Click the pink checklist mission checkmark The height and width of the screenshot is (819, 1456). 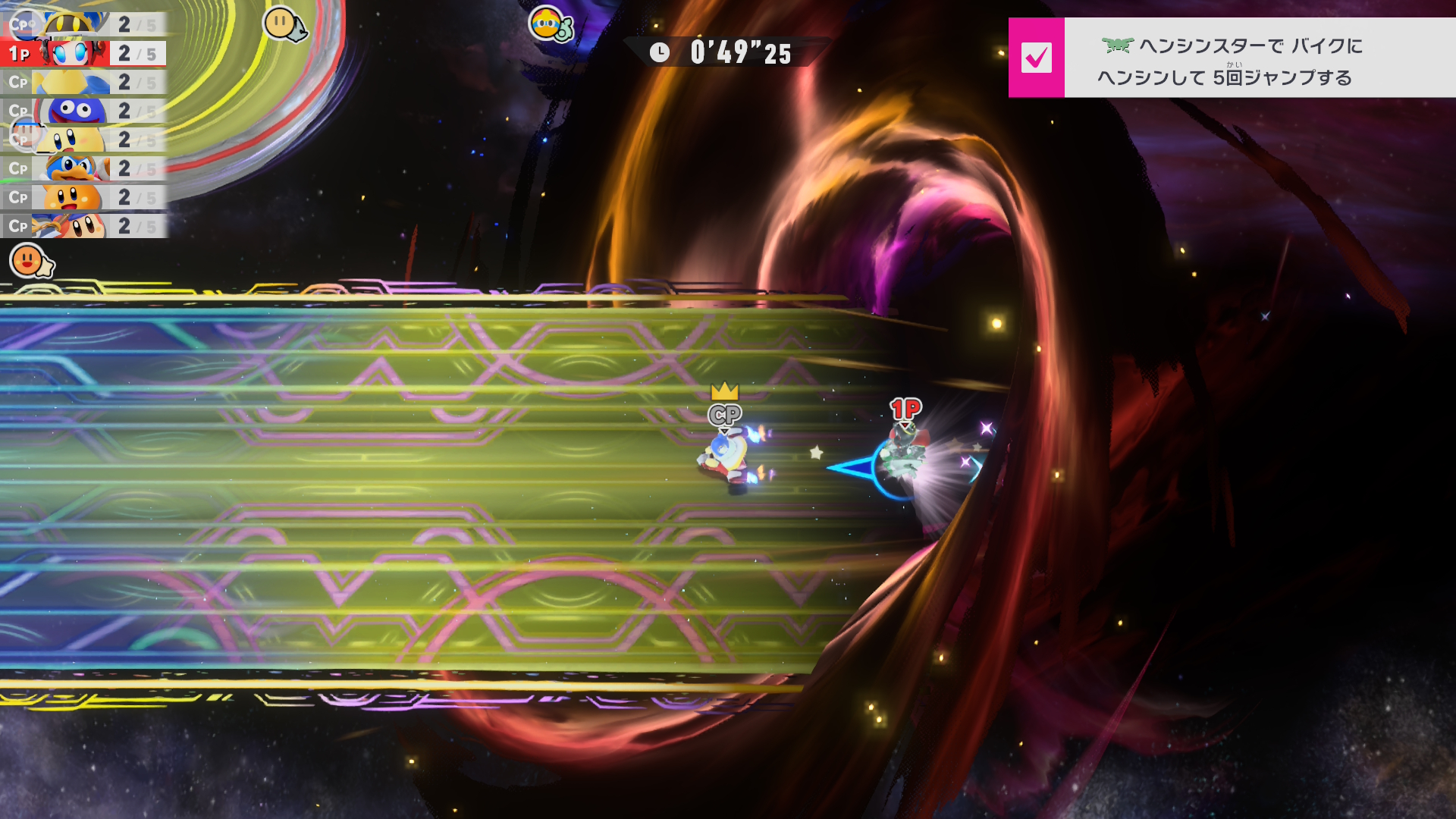1036,58
